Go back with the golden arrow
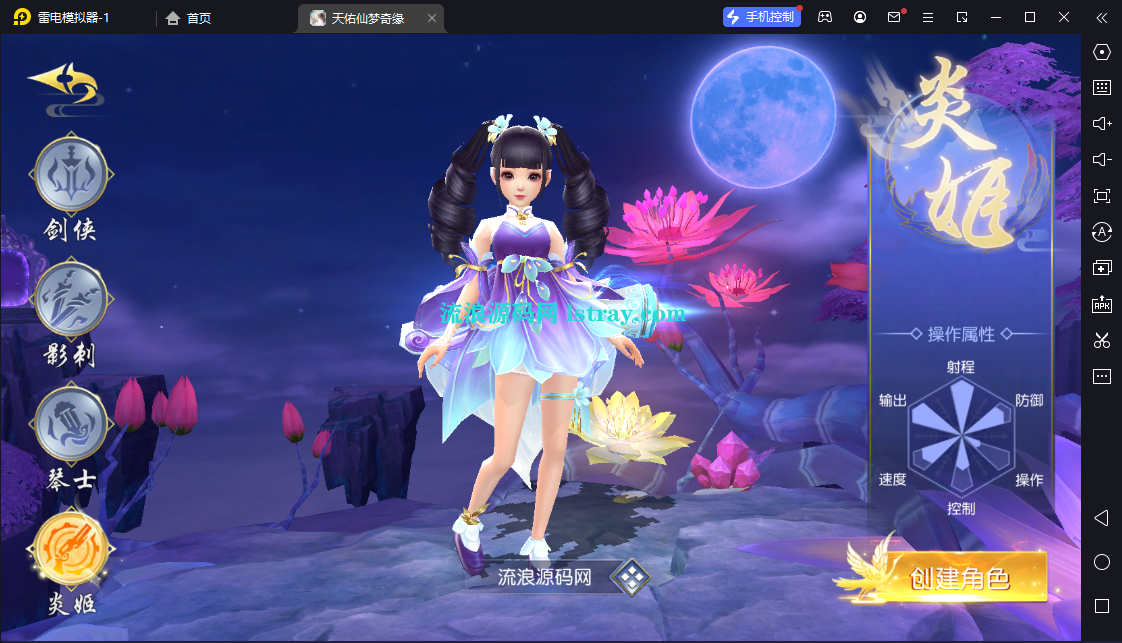1122x643 pixels. tap(63, 82)
